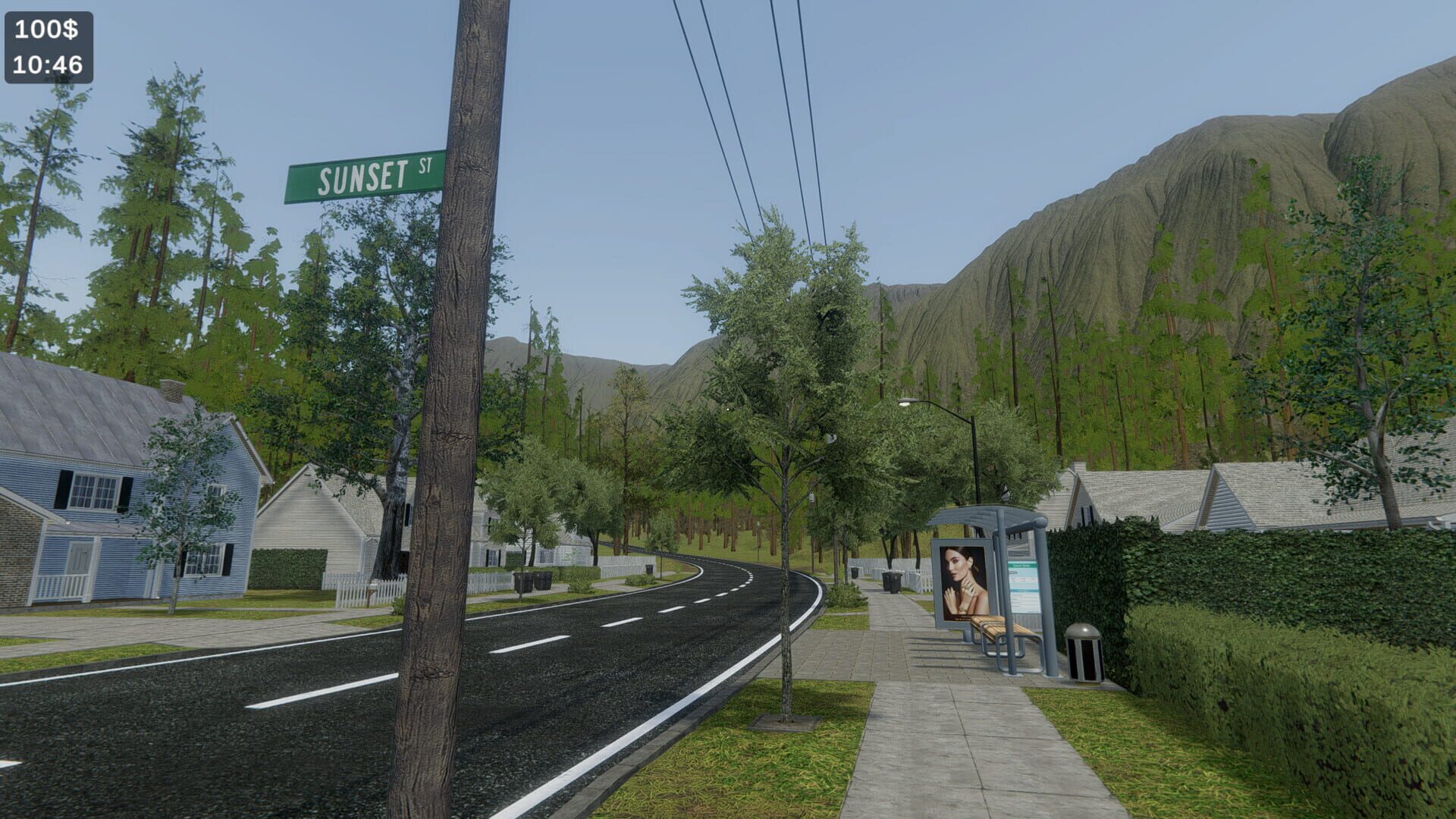Click the trash can beside the bus shelter
Image resolution: width=1456 pixels, height=819 pixels.
click(x=1085, y=654)
